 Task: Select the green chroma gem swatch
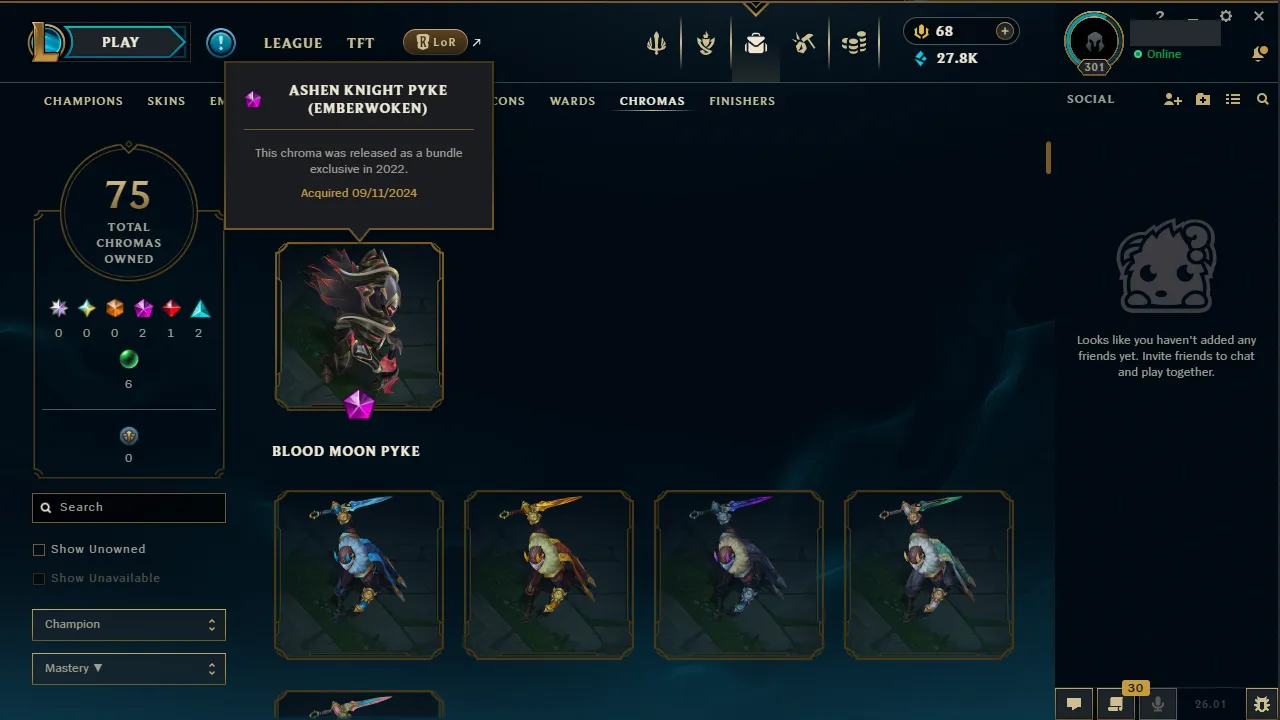(x=128, y=359)
